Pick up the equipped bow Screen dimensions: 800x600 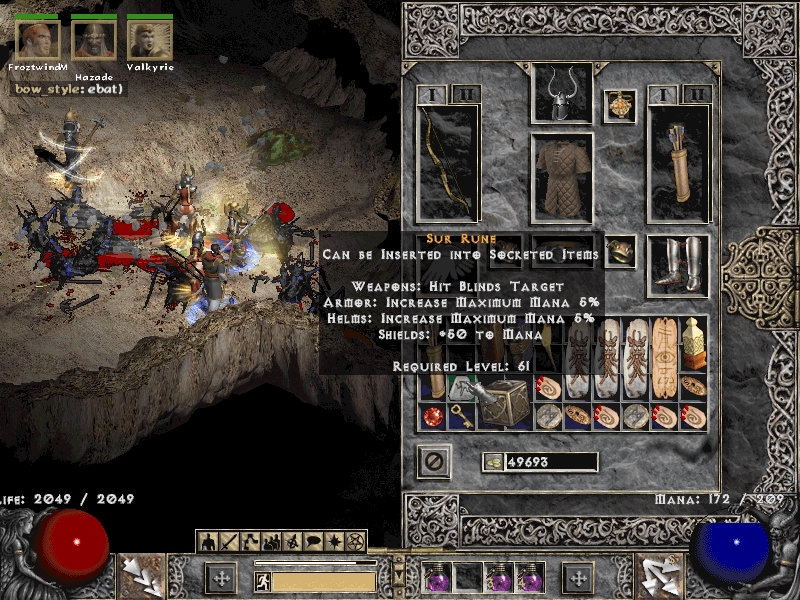tap(447, 162)
